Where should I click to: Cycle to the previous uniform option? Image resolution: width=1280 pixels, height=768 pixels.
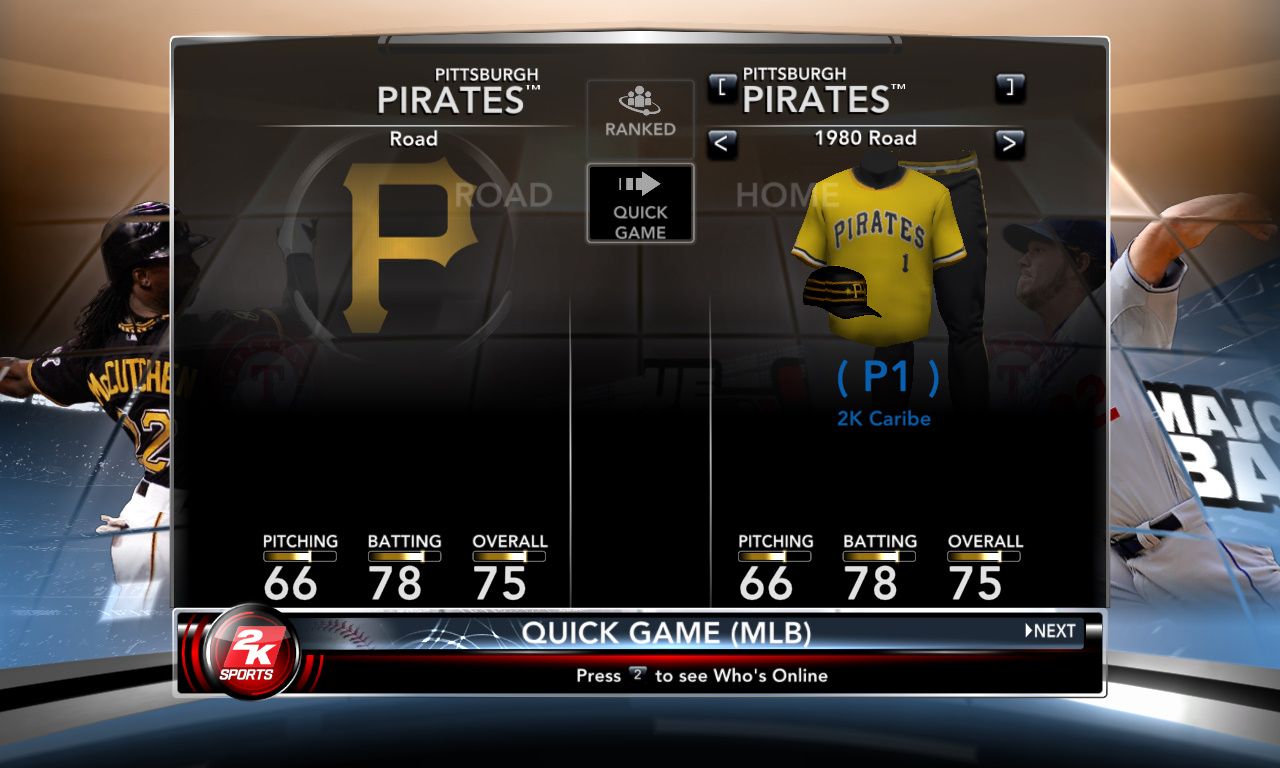[722, 144]
